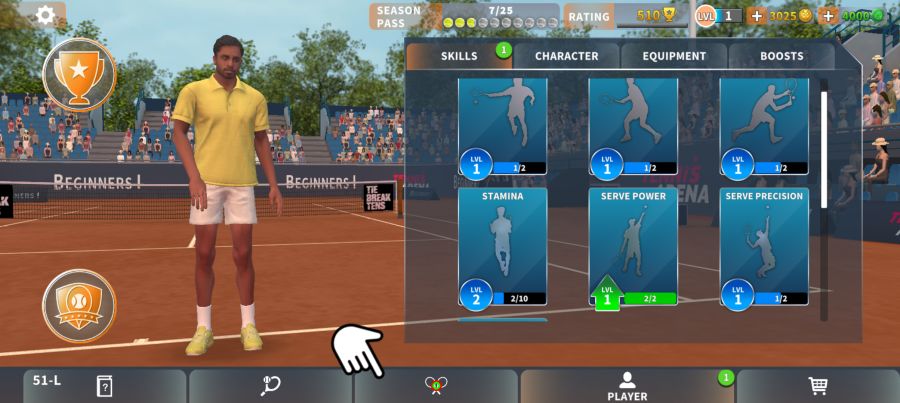Choose the Serve Precision skill card
900x403 pixels.
tap(764, 246)
